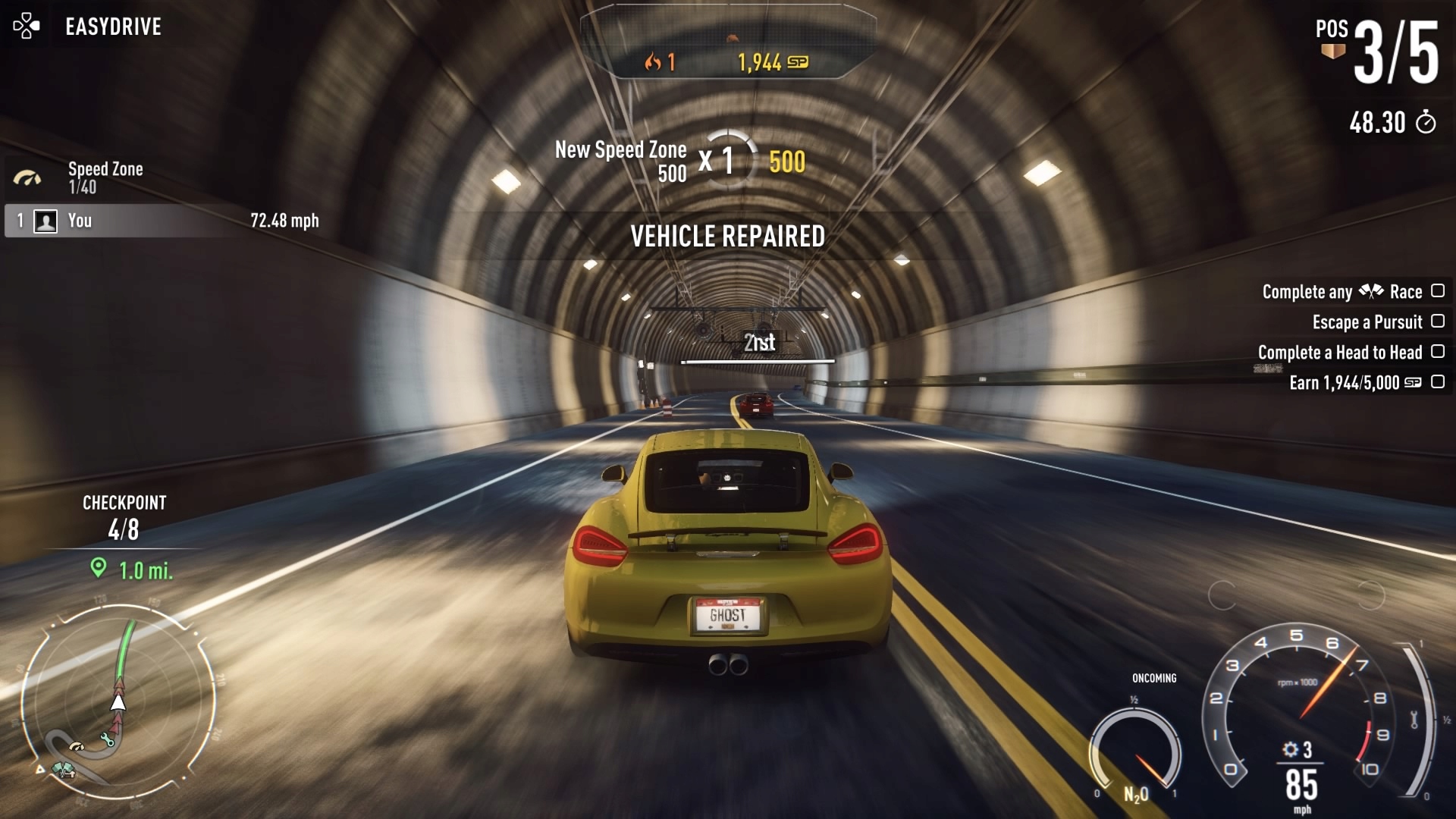
Task: Click the circular minimap
Action: [x=118, y=701]
